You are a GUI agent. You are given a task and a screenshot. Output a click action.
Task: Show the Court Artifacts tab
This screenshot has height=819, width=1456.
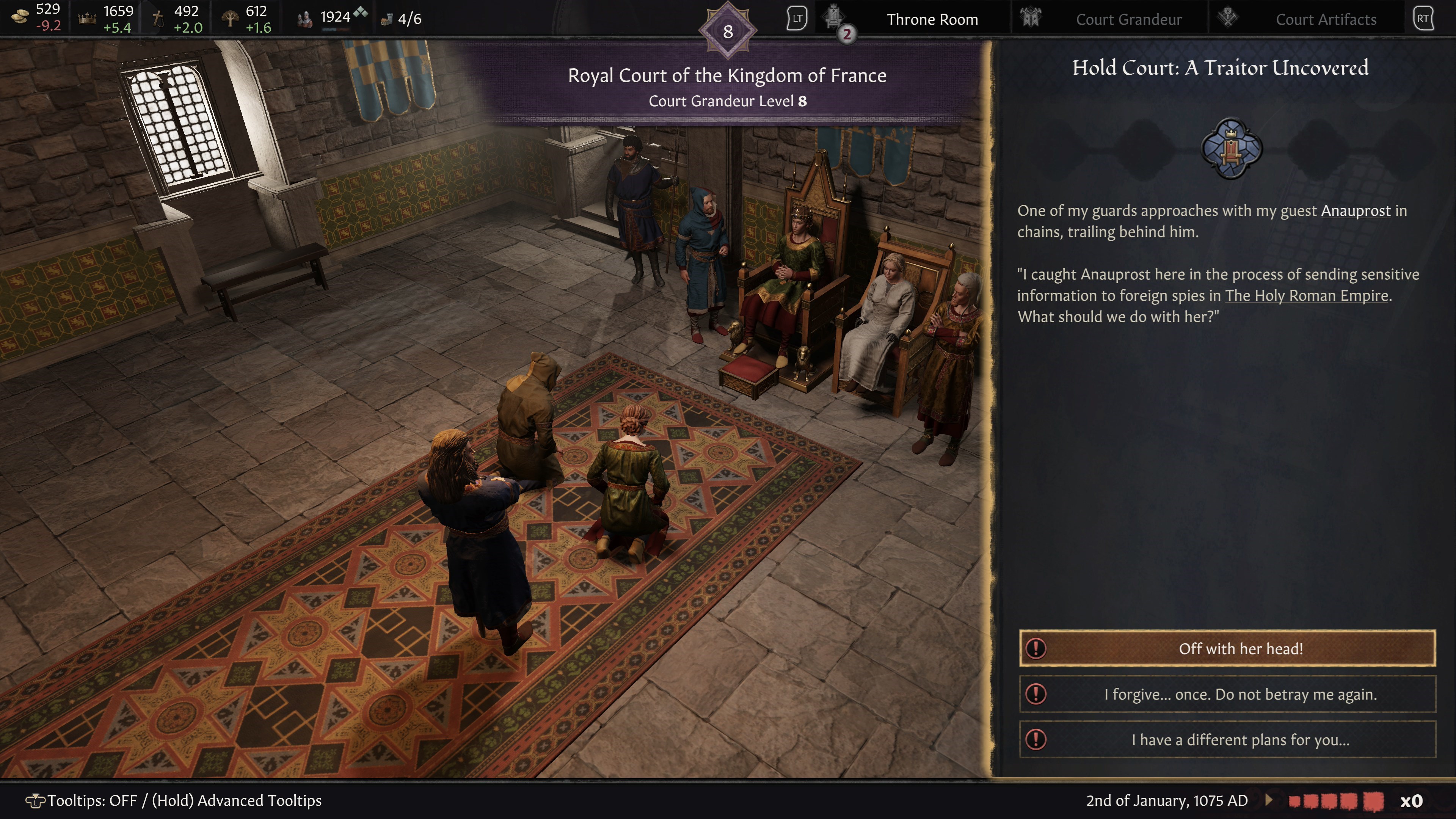pyautogui.click(x=1326, y=19)
